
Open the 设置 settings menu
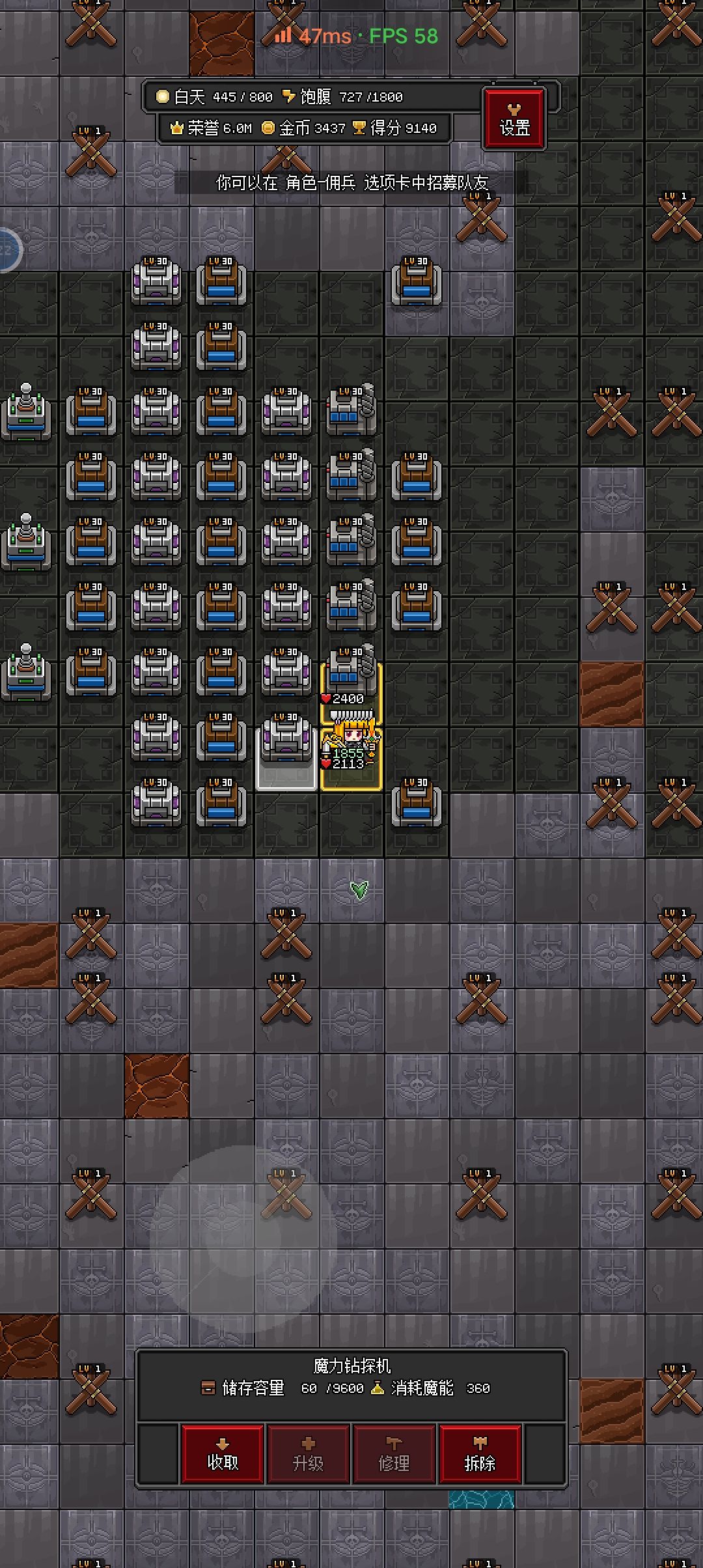514,119
